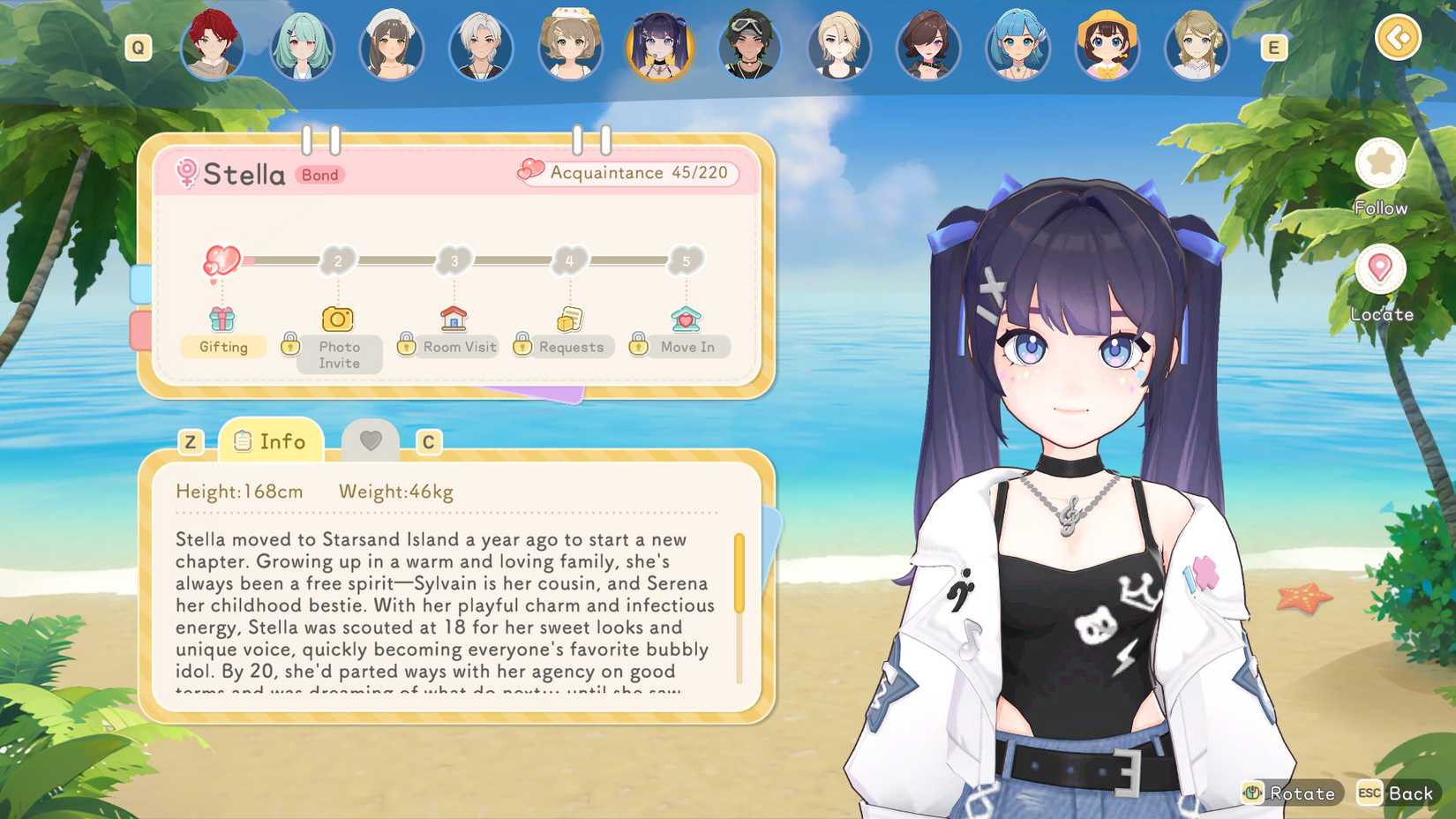Open the heart relationship tab
Viewport: 1456px width, 819px height.
pyautogui.click(x=372, y=440)
